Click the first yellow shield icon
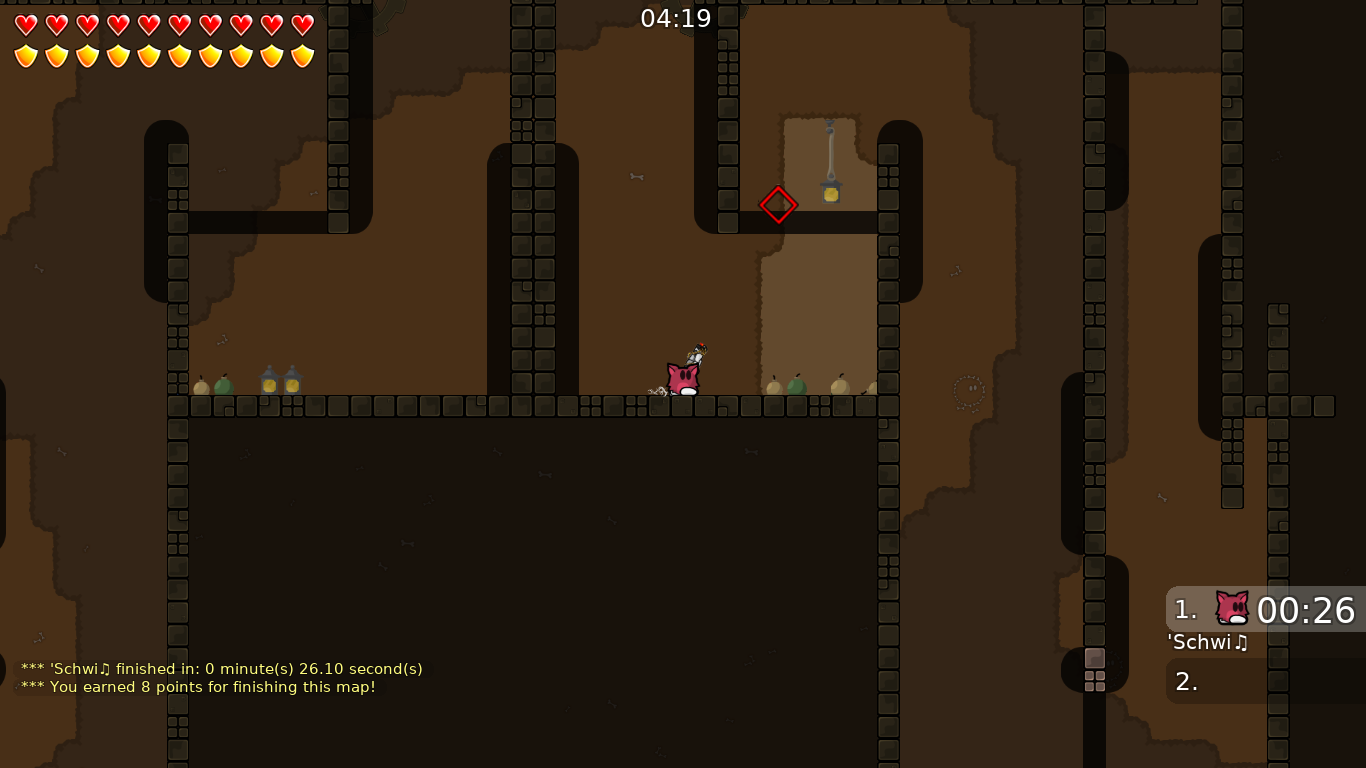1366x768 pixels. [x=24, y=55]
